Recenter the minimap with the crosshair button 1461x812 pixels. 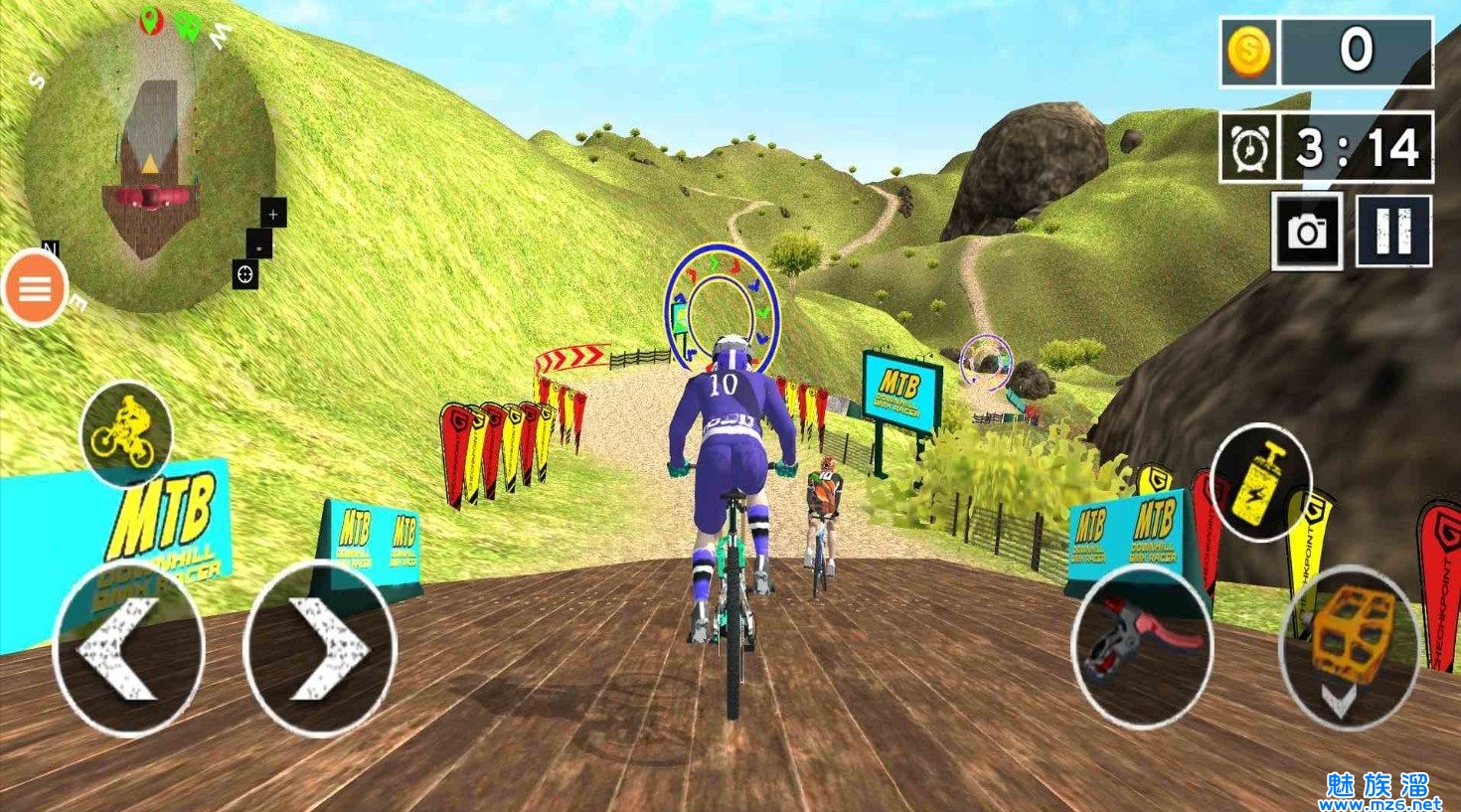tap(245, 273)
